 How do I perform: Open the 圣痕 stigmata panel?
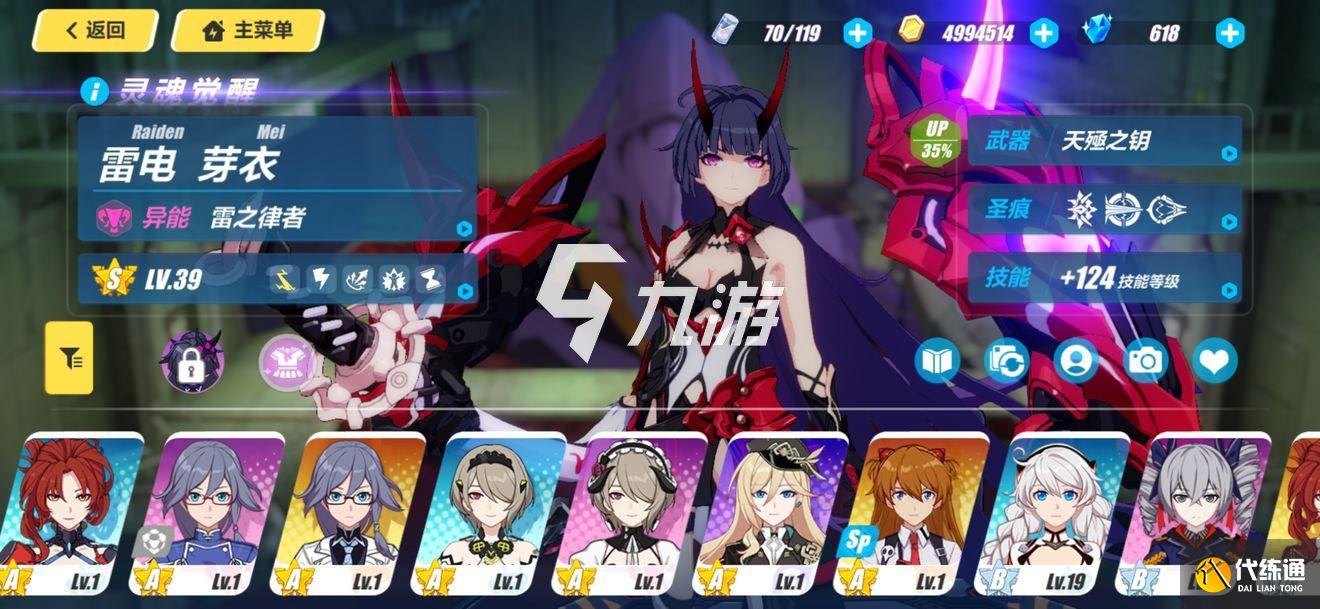pyautogui.click(x=1104, y=209)
